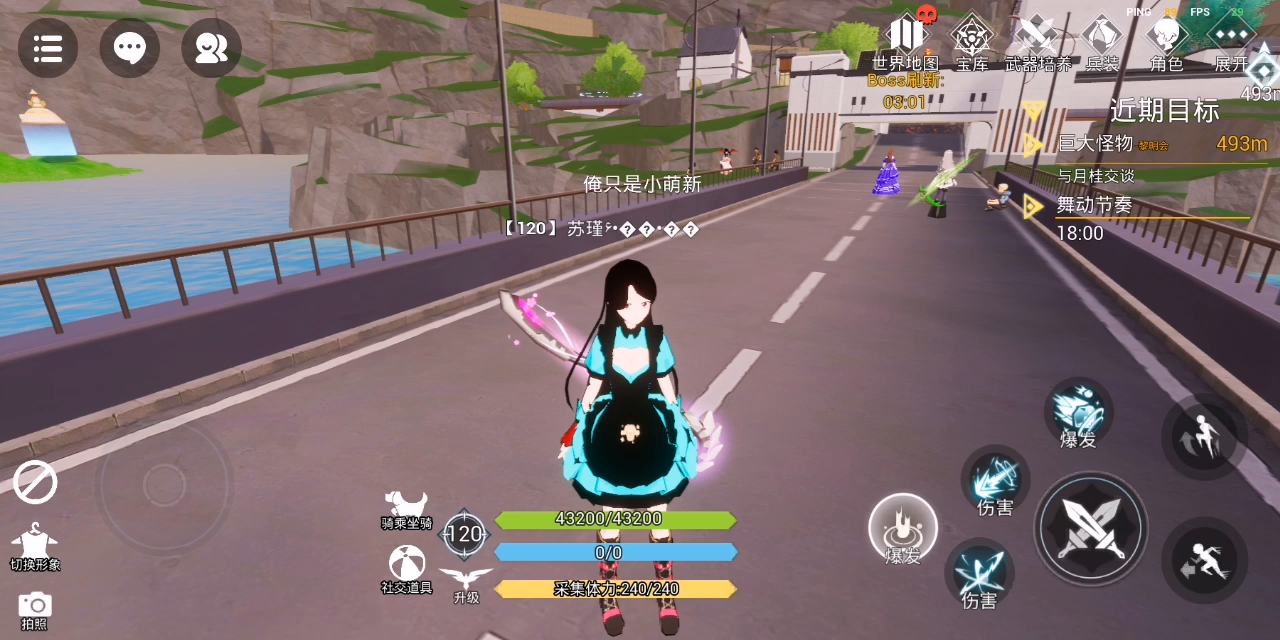Open the 社交道具 social items ball icon
Viewport: 1280px width, 640px height.
pos(406,568)
